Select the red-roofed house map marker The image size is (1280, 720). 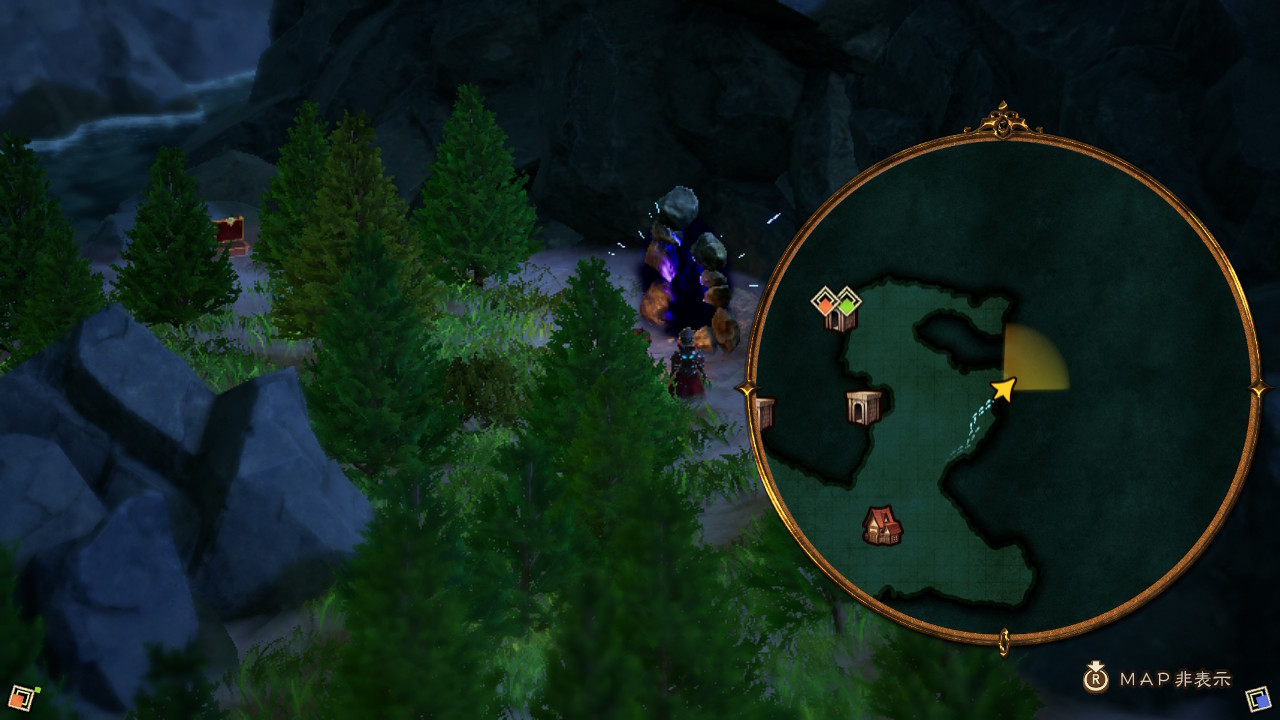[x=882, y=525]
